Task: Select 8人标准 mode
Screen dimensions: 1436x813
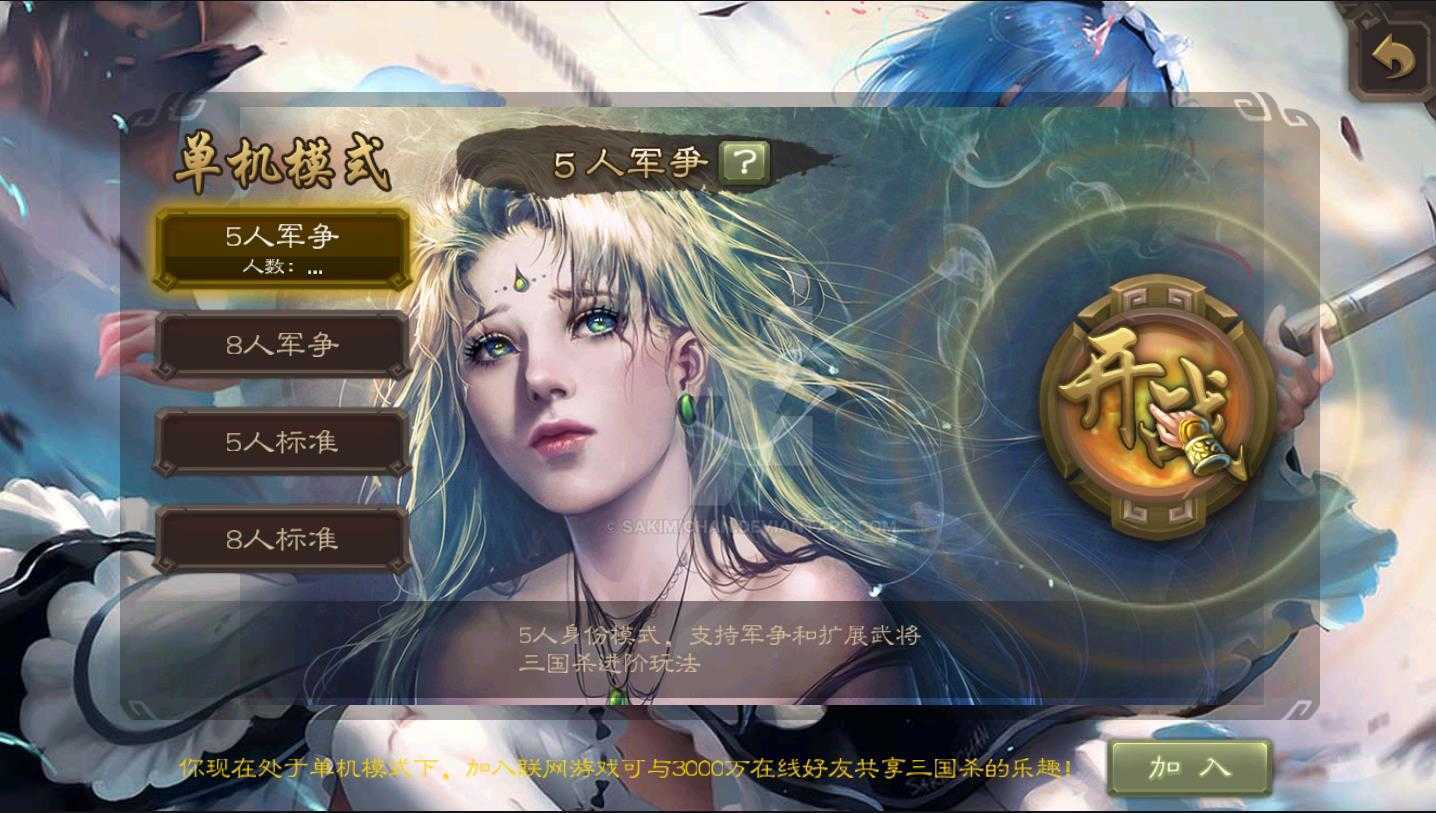Action: pyautogui.click(x=283, y=538)
